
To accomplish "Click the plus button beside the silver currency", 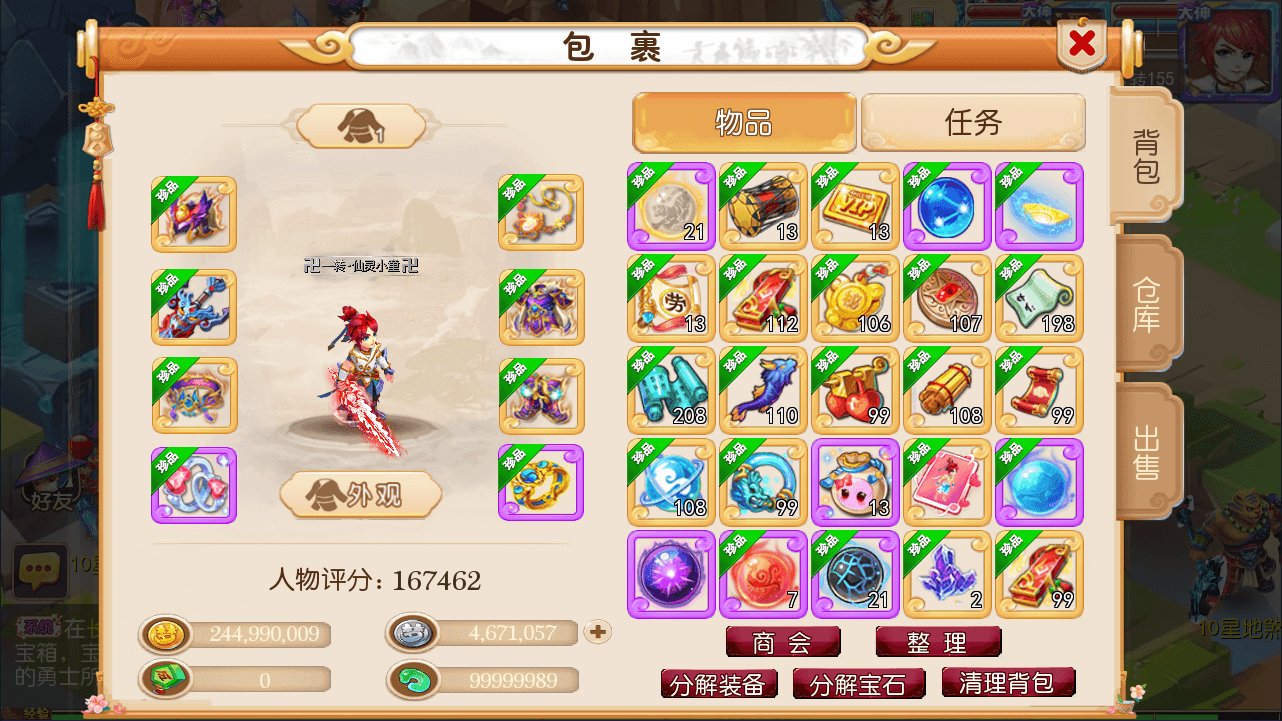I will coord(597,632).
